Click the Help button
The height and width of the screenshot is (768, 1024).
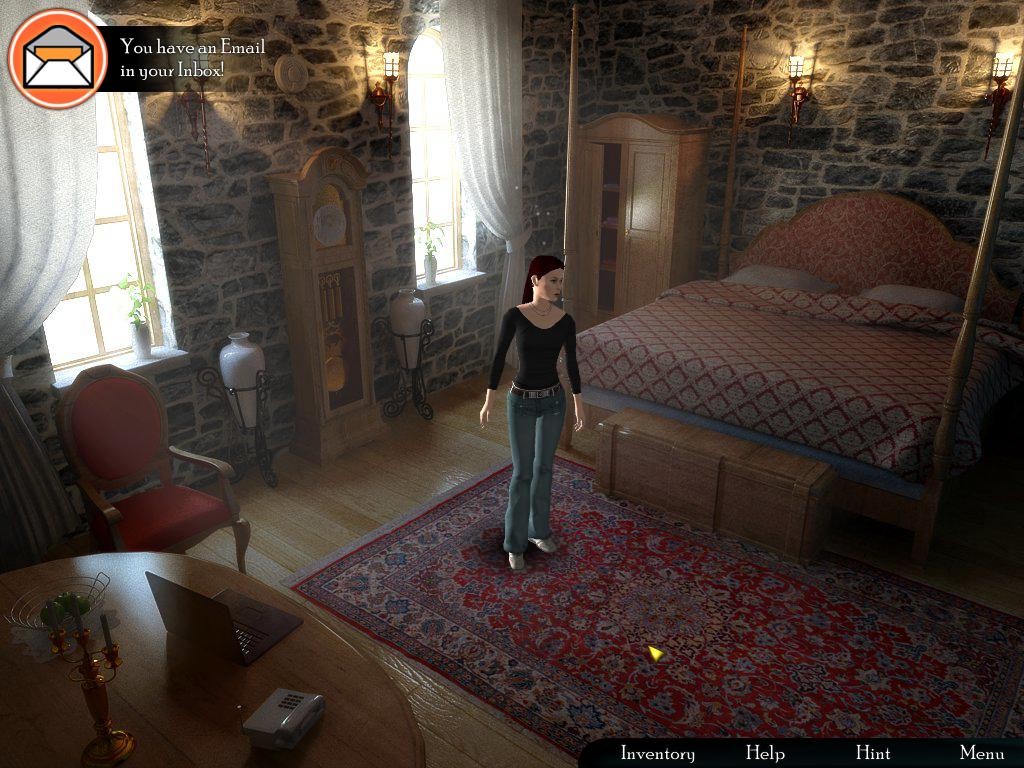pos(765,753)
